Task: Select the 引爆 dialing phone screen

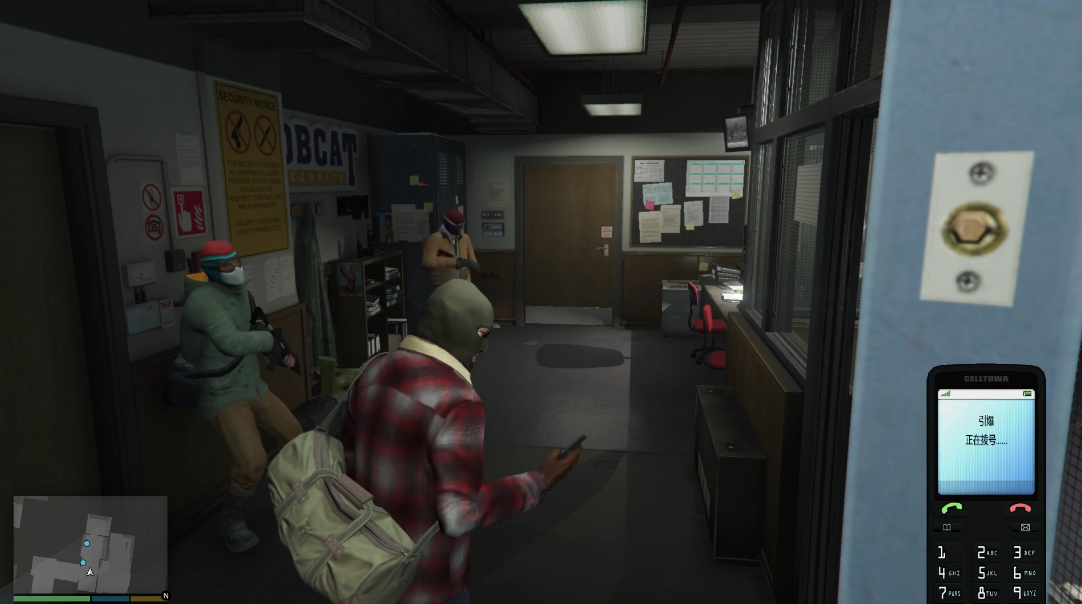Action: click(x=985, y=440)
